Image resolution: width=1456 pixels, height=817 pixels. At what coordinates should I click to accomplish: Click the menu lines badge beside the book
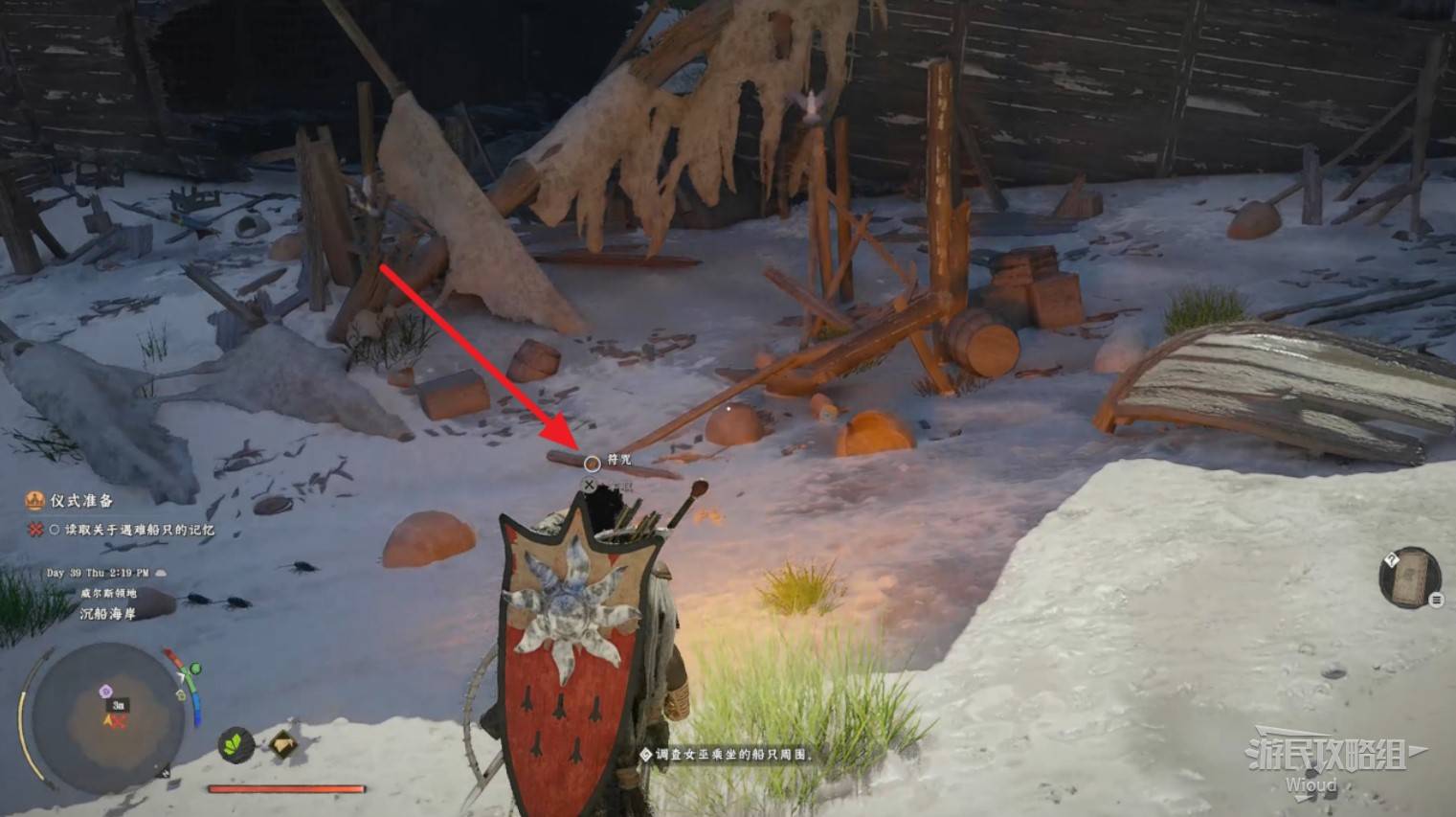(1436, 600)
